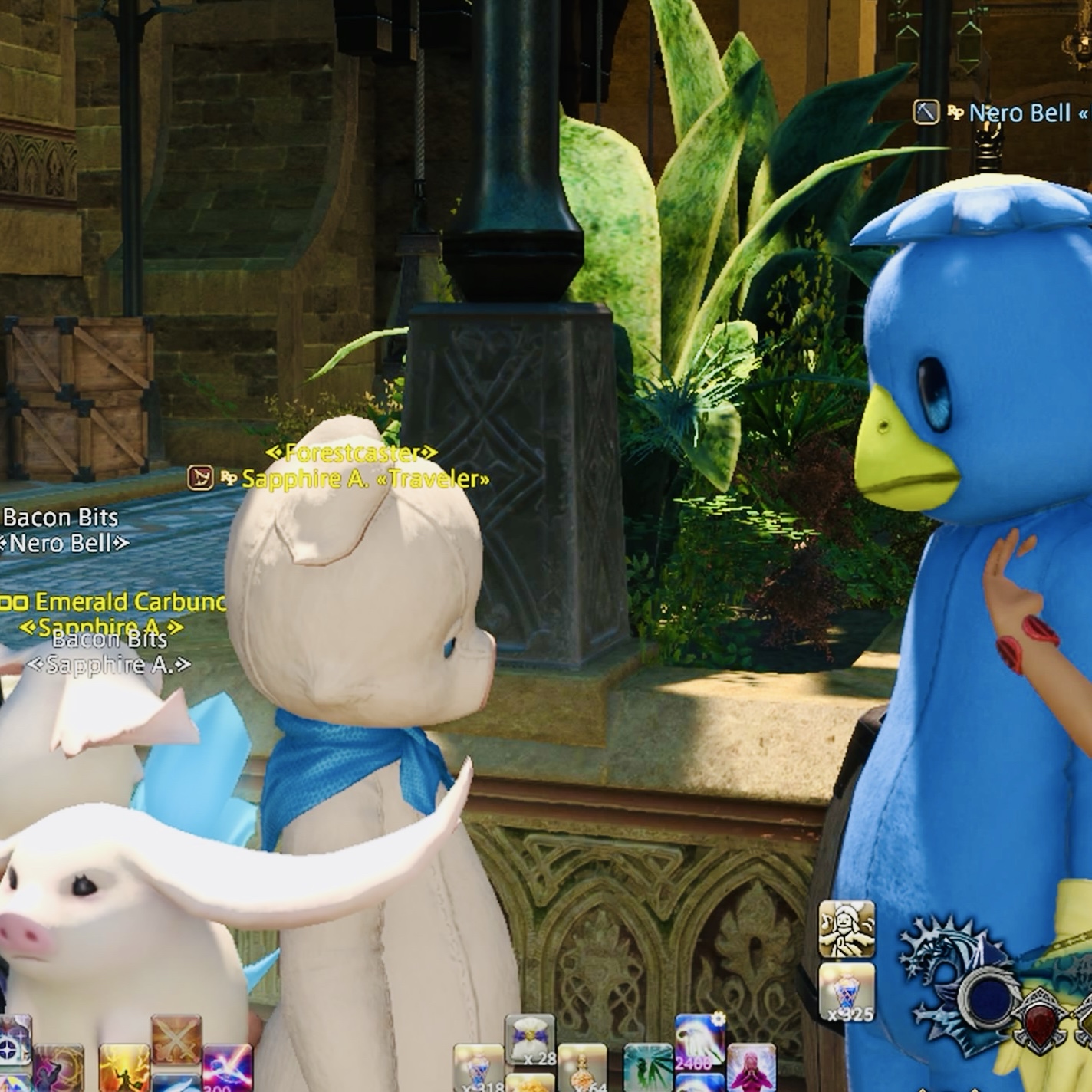Activate the purple dancer silhouette ability
1092x1092 pixels.
[x=58, y=1068]
